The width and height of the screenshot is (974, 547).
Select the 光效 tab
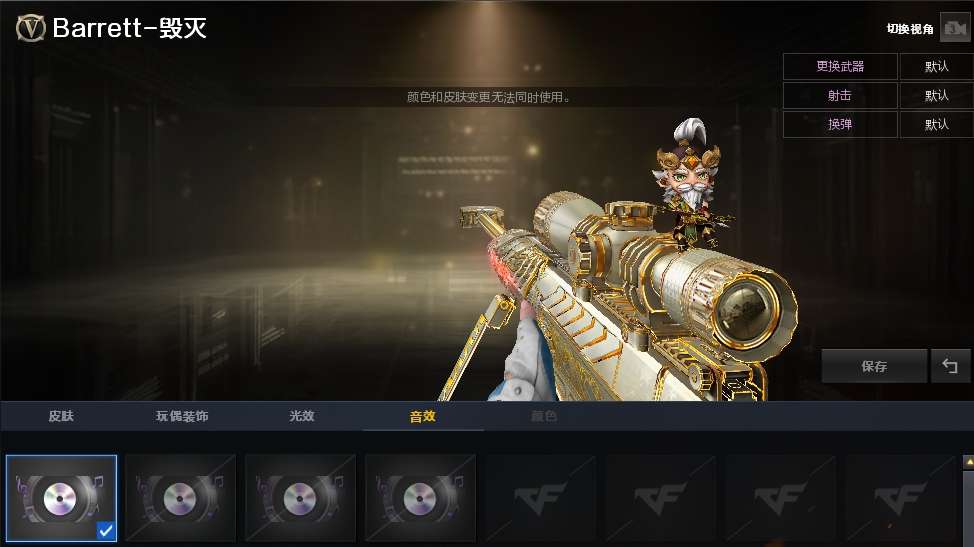(301, 416)
